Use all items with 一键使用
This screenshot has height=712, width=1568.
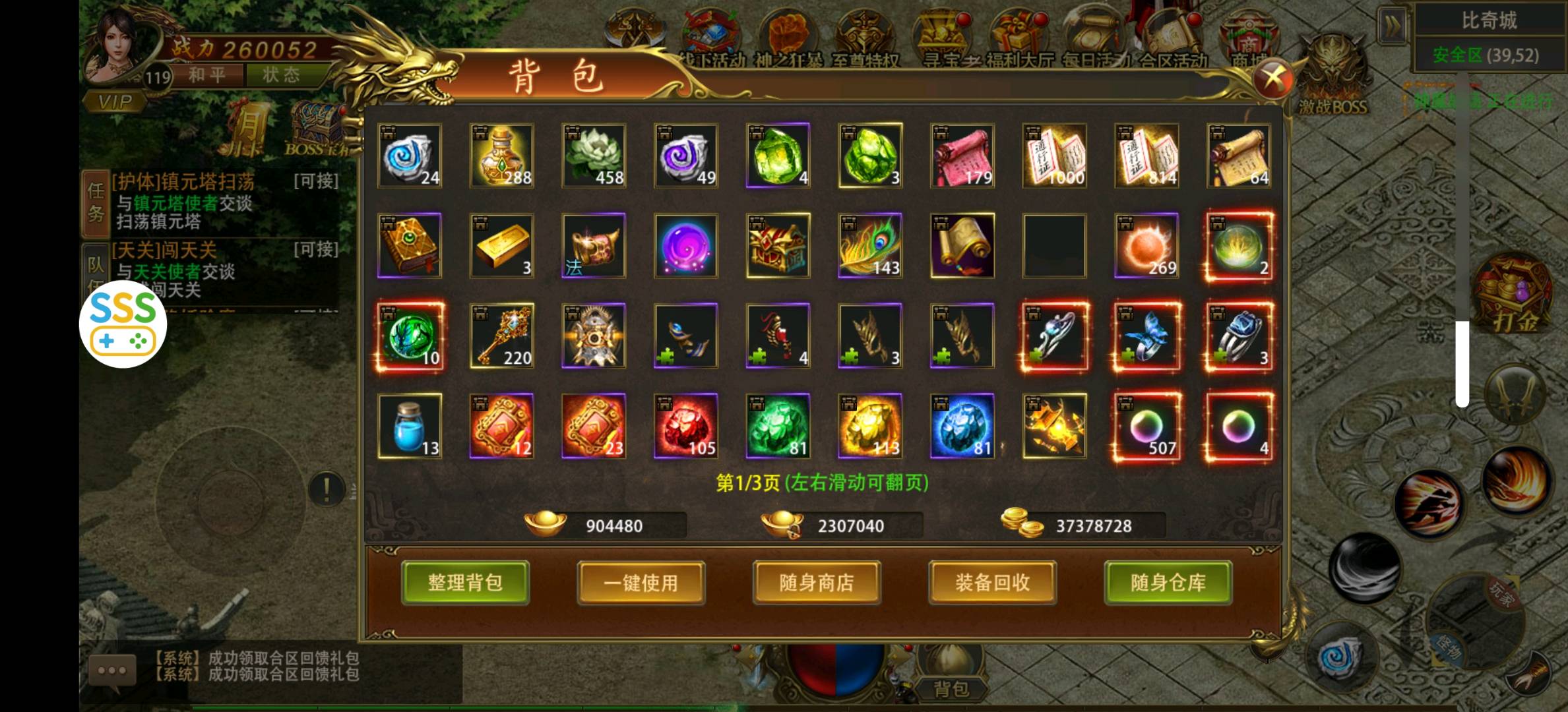pyautogui.click(x=641, y=582)
